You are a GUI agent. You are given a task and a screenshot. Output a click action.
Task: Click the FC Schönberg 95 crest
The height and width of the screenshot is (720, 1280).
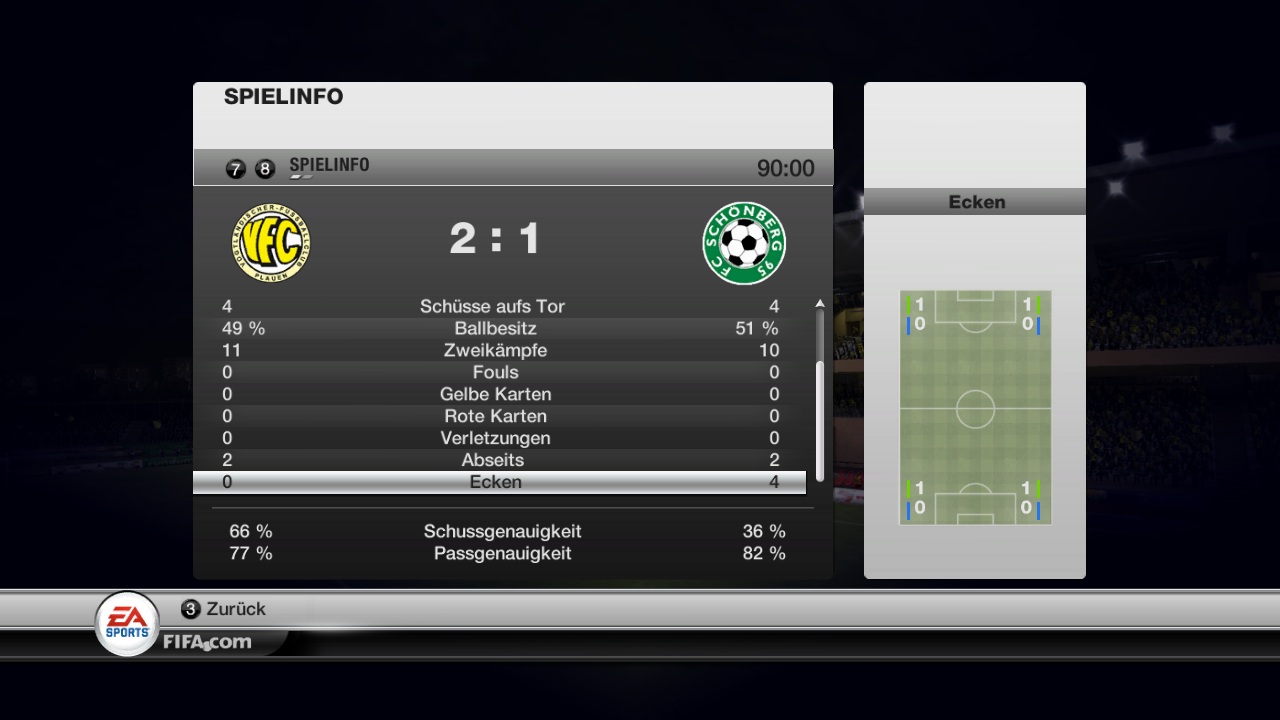[x=744, y=243]
